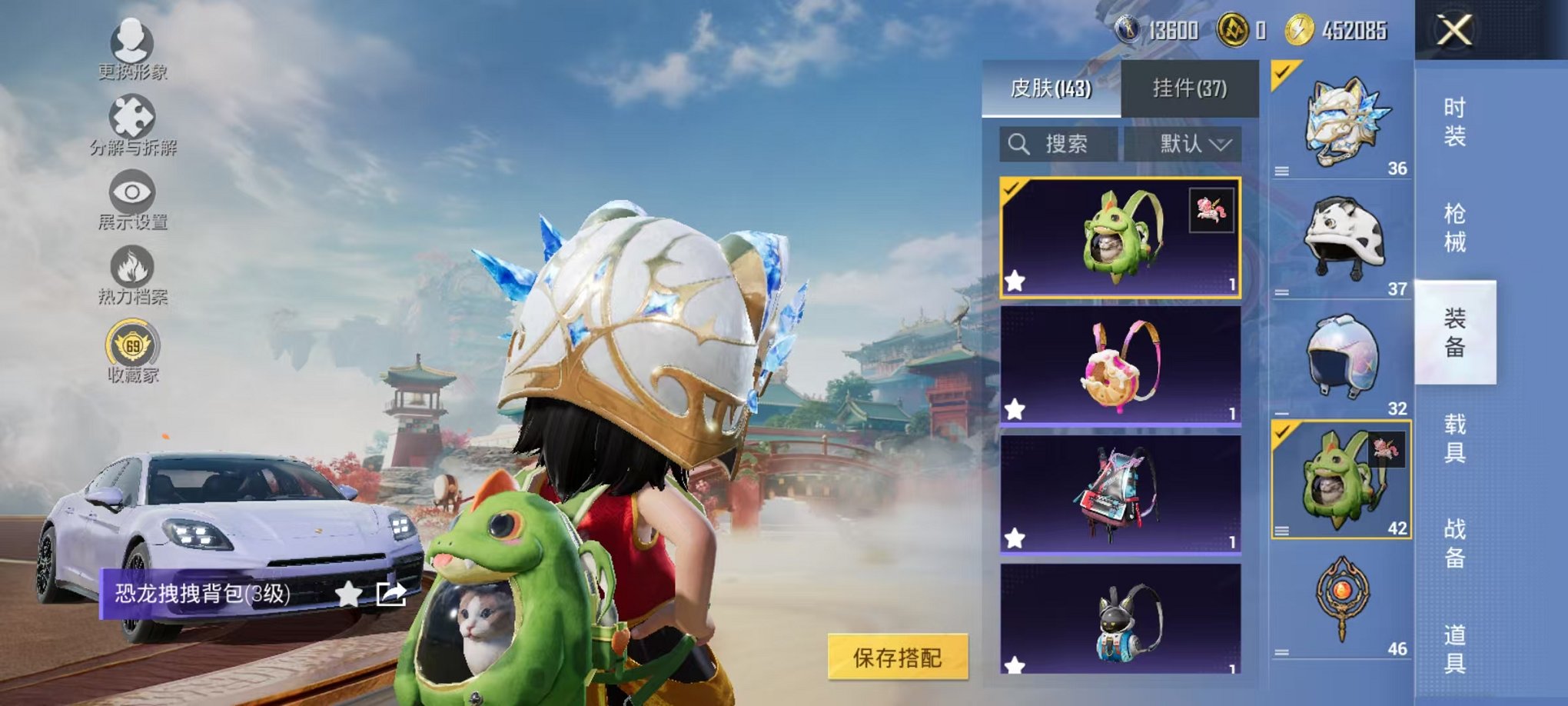View the 热力档案 heat profile

(131, 269)
